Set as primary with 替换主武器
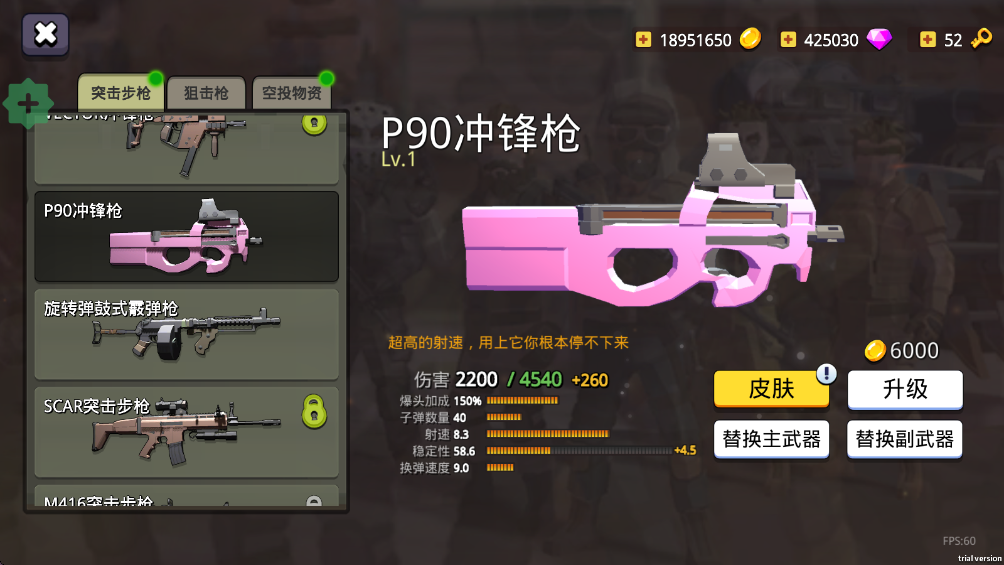1004x565 pixels. (x=771, y=438)
